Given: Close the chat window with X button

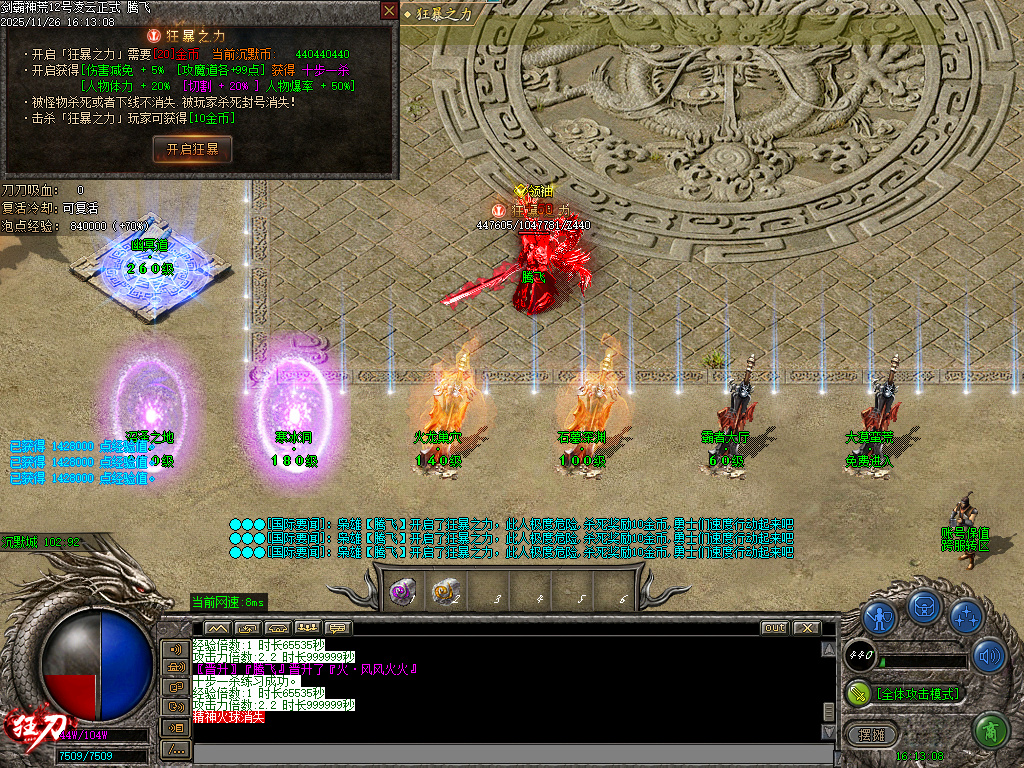Looking at the screenshot, I should [806, 628].
